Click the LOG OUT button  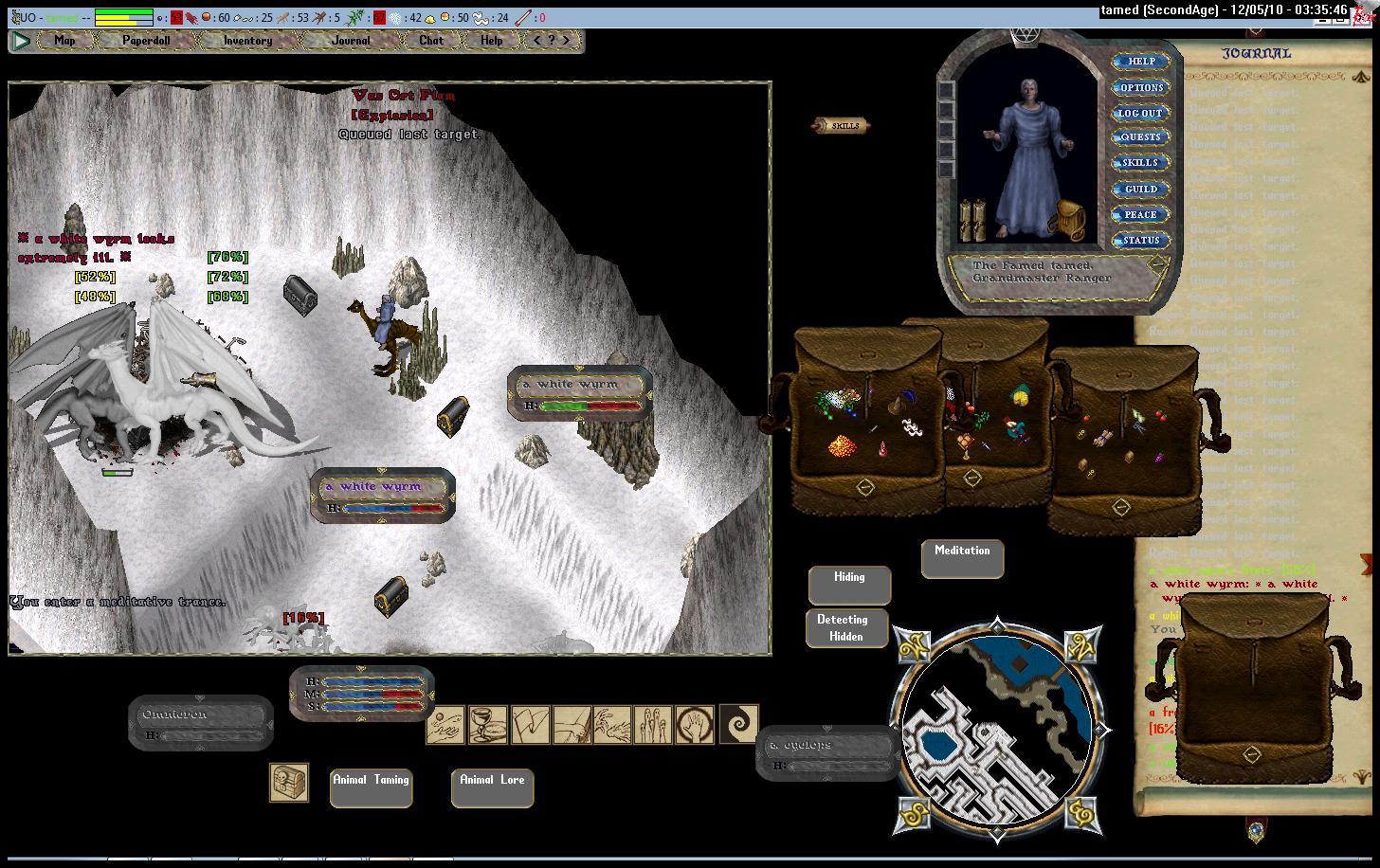tap(1140, 113)
